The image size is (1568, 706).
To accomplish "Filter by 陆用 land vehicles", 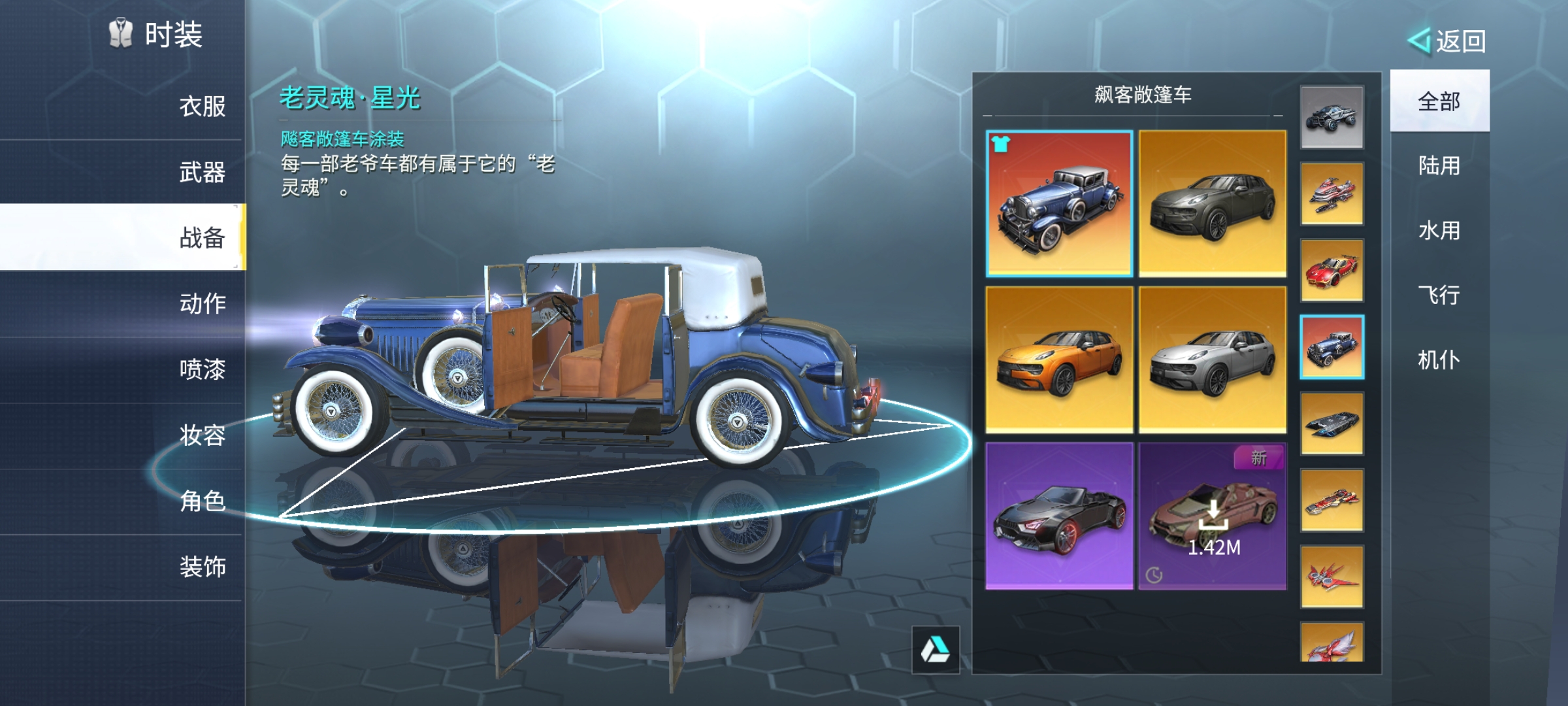I will [x=1439, y=166].
